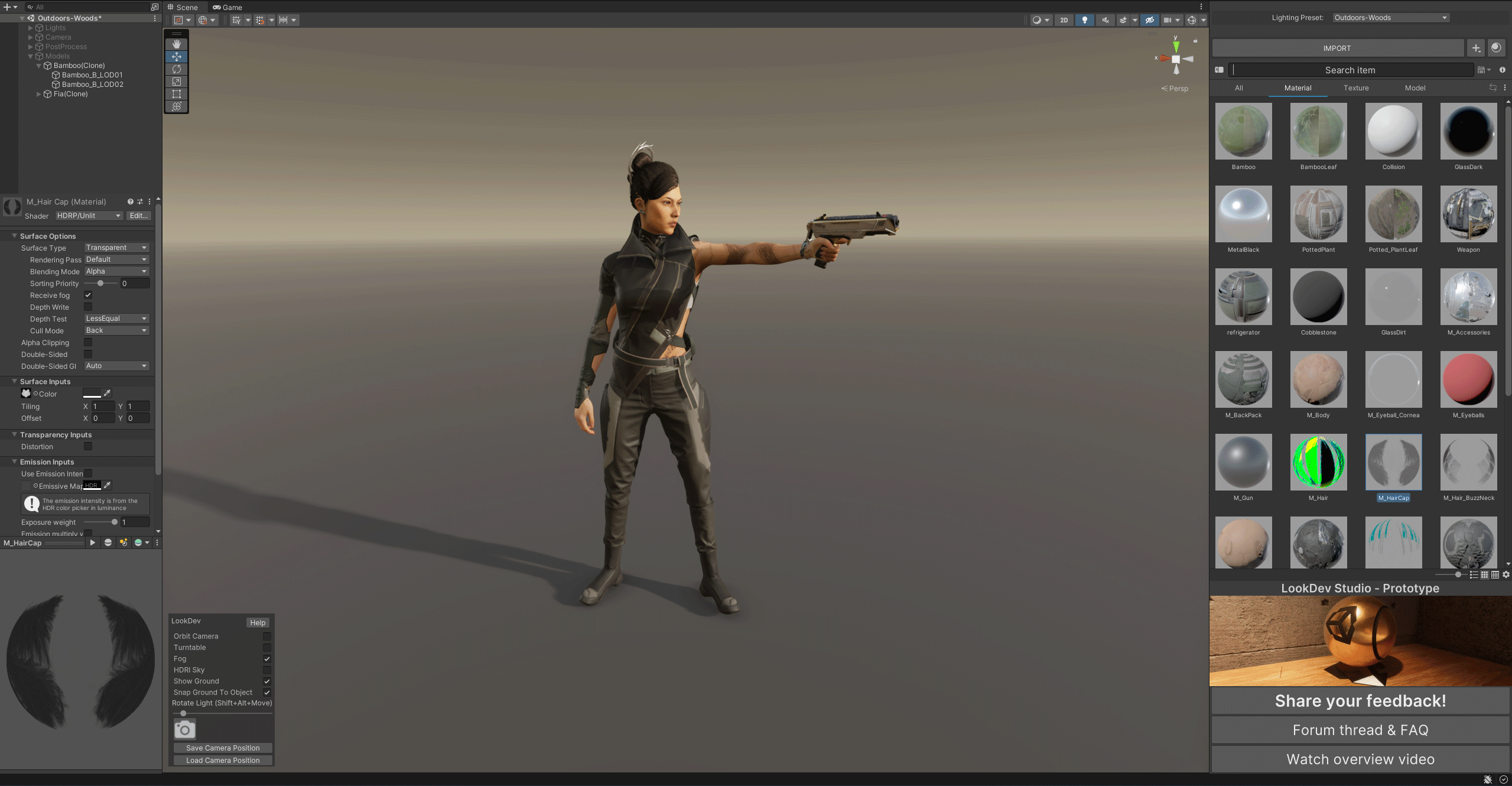
Task: Select Fia(Clone) in the hierarchy
Action: click(71, 94)
